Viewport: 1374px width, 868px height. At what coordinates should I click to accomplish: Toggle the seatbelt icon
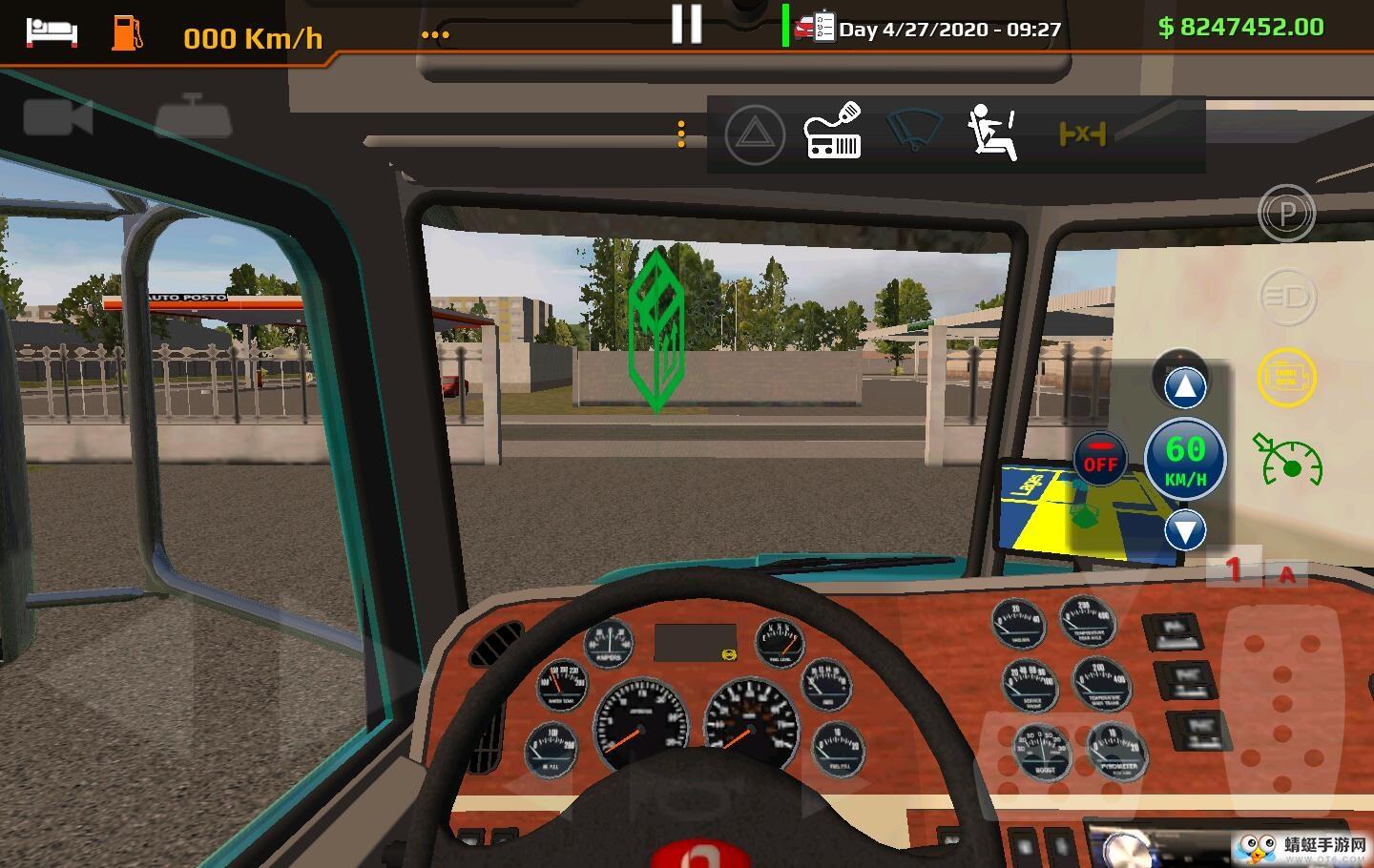point(992,133)
